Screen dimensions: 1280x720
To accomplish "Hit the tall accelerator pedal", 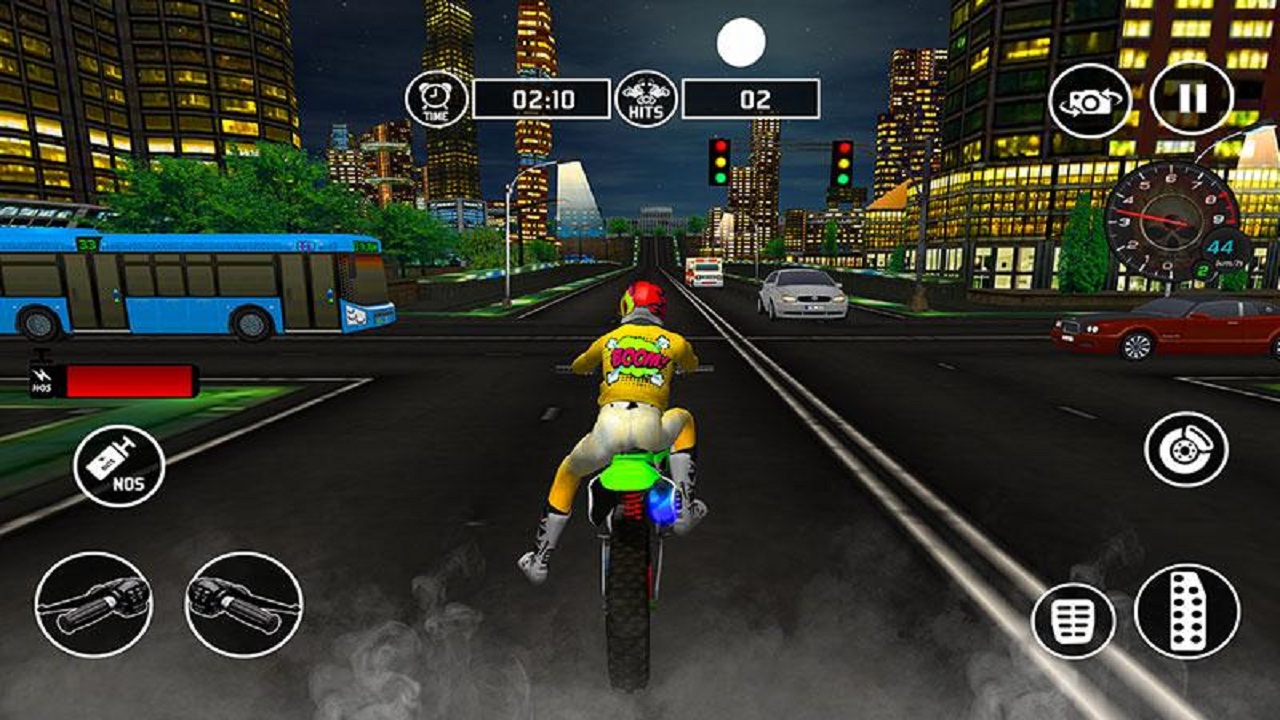I will (x=1187, y=611).
